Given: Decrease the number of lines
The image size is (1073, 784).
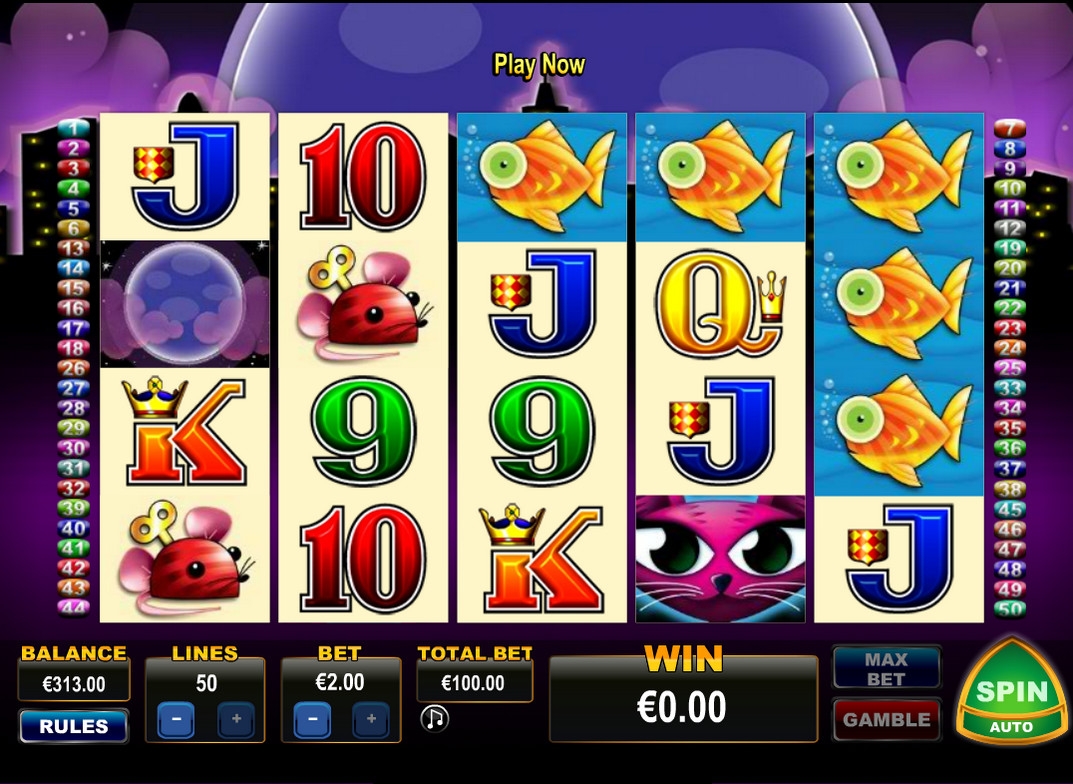Looking at the screenshot, I should point(176,719).
